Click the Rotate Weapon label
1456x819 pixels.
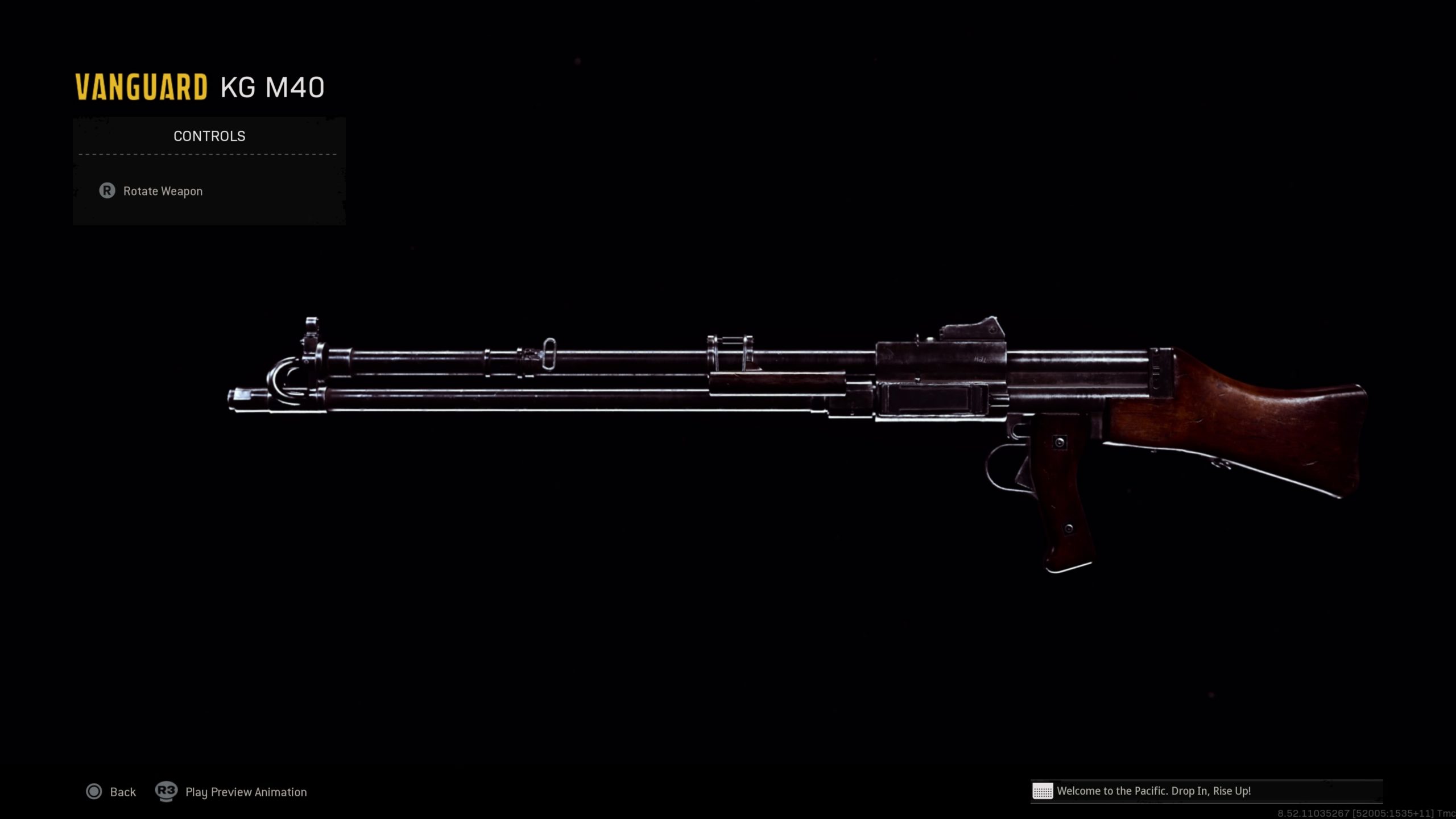(x=162, y=191)
